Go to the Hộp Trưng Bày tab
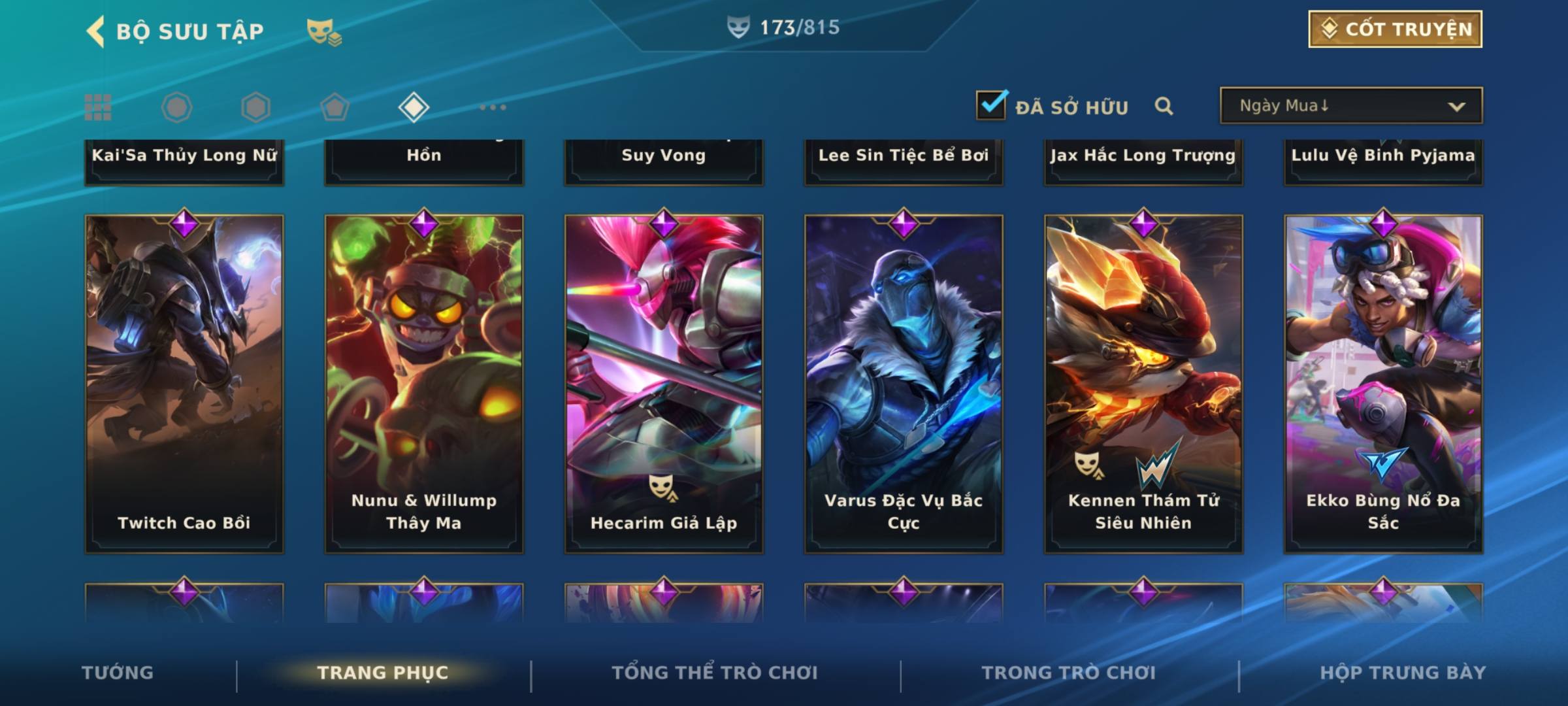Viewport: 1568px width, 706px height. [x=1403, y=673]
